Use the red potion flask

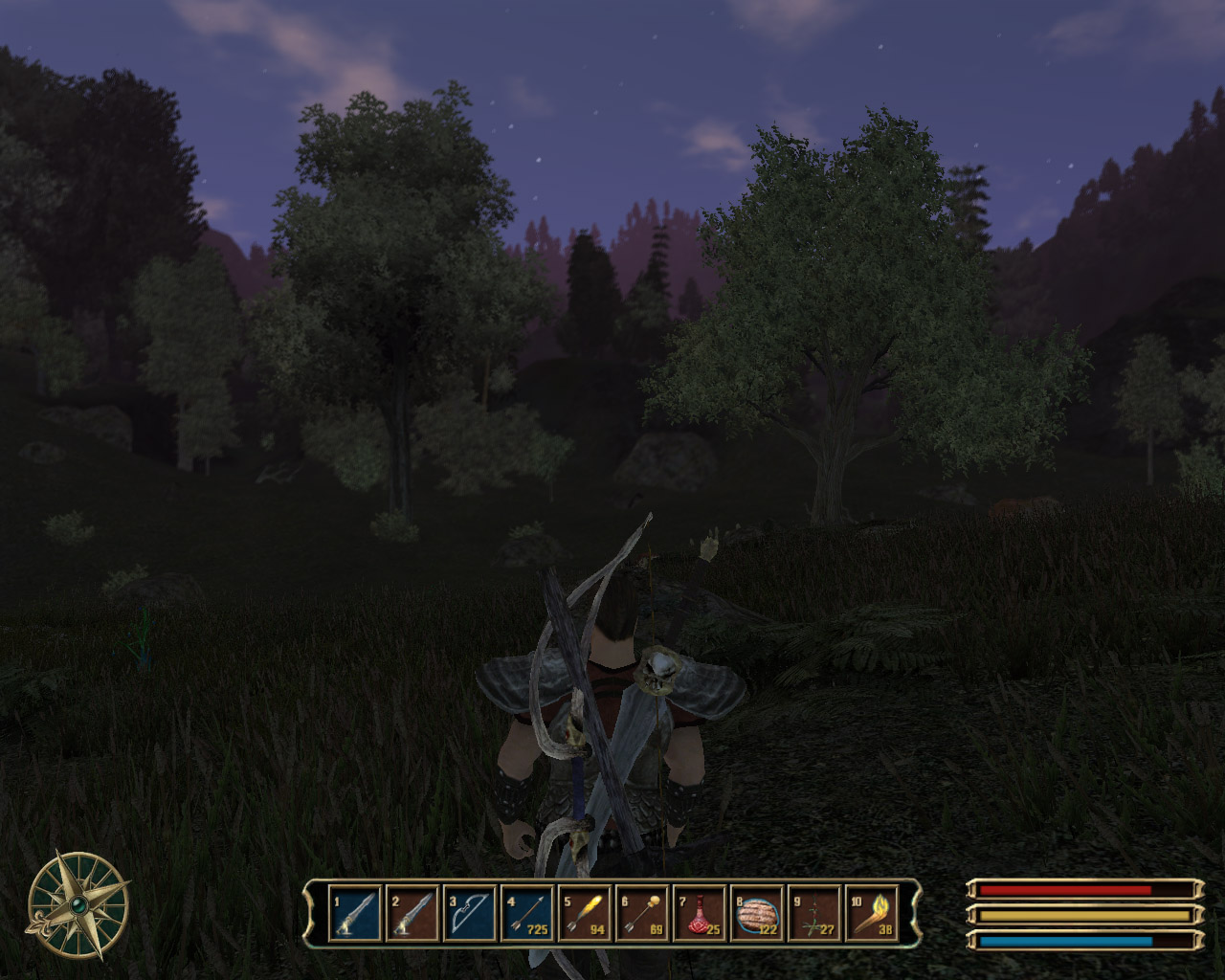pos(700,914)
